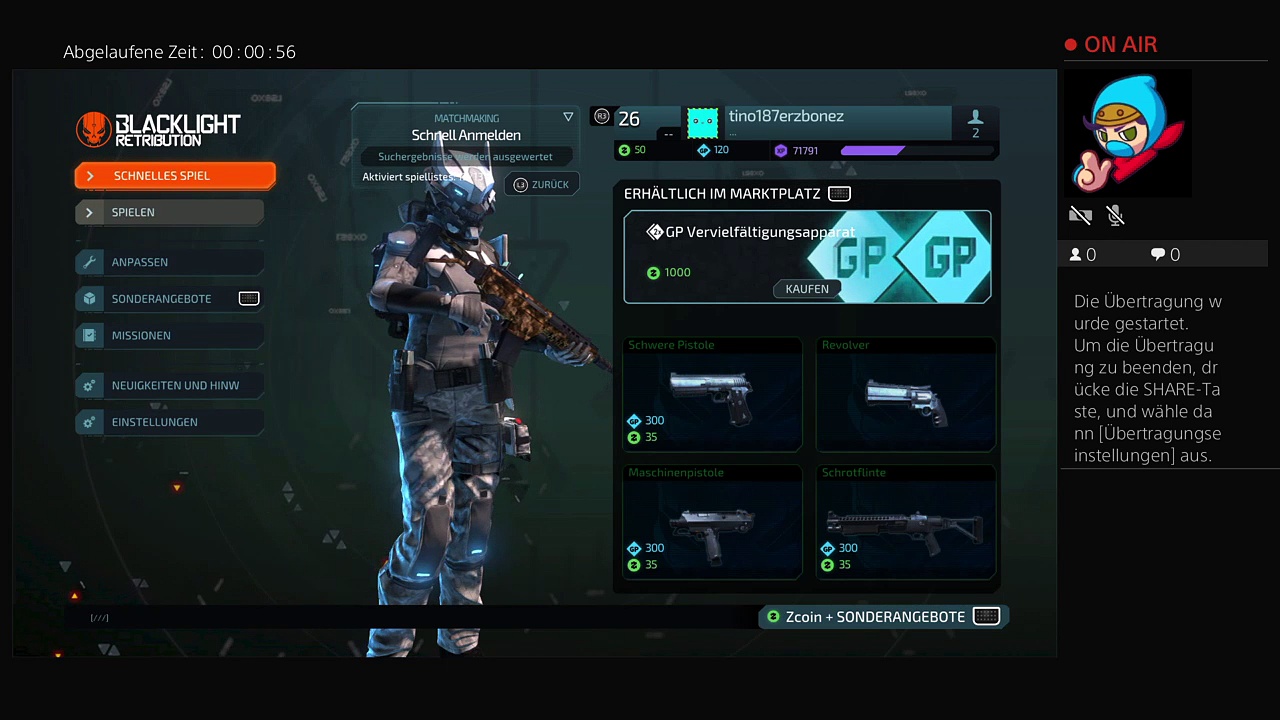Open Zcoin + Sonderangebote offer bar
The width and height of the screenshot is (1280, 720).
(883, 617)
